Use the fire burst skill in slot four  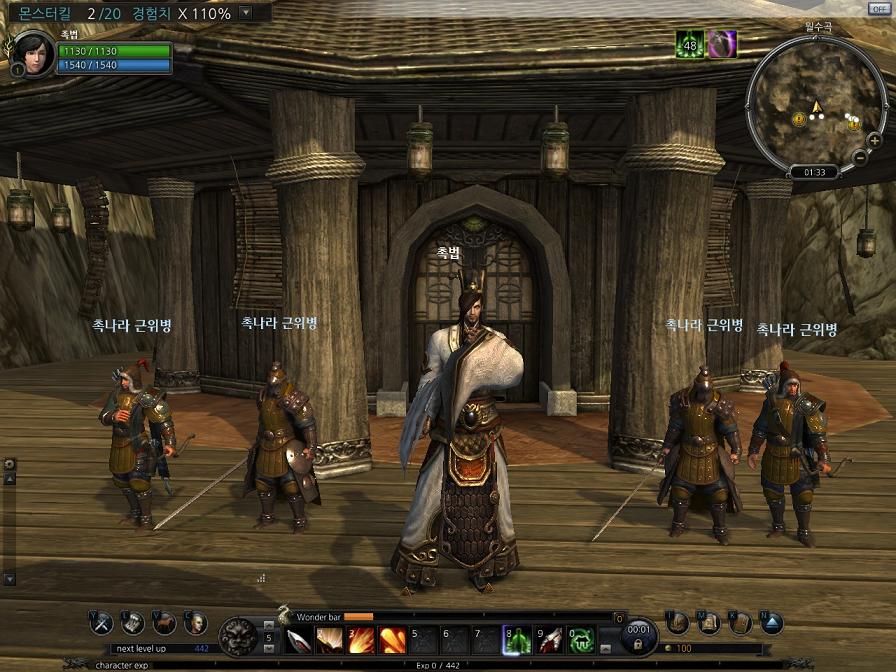[x=392, y=639]
